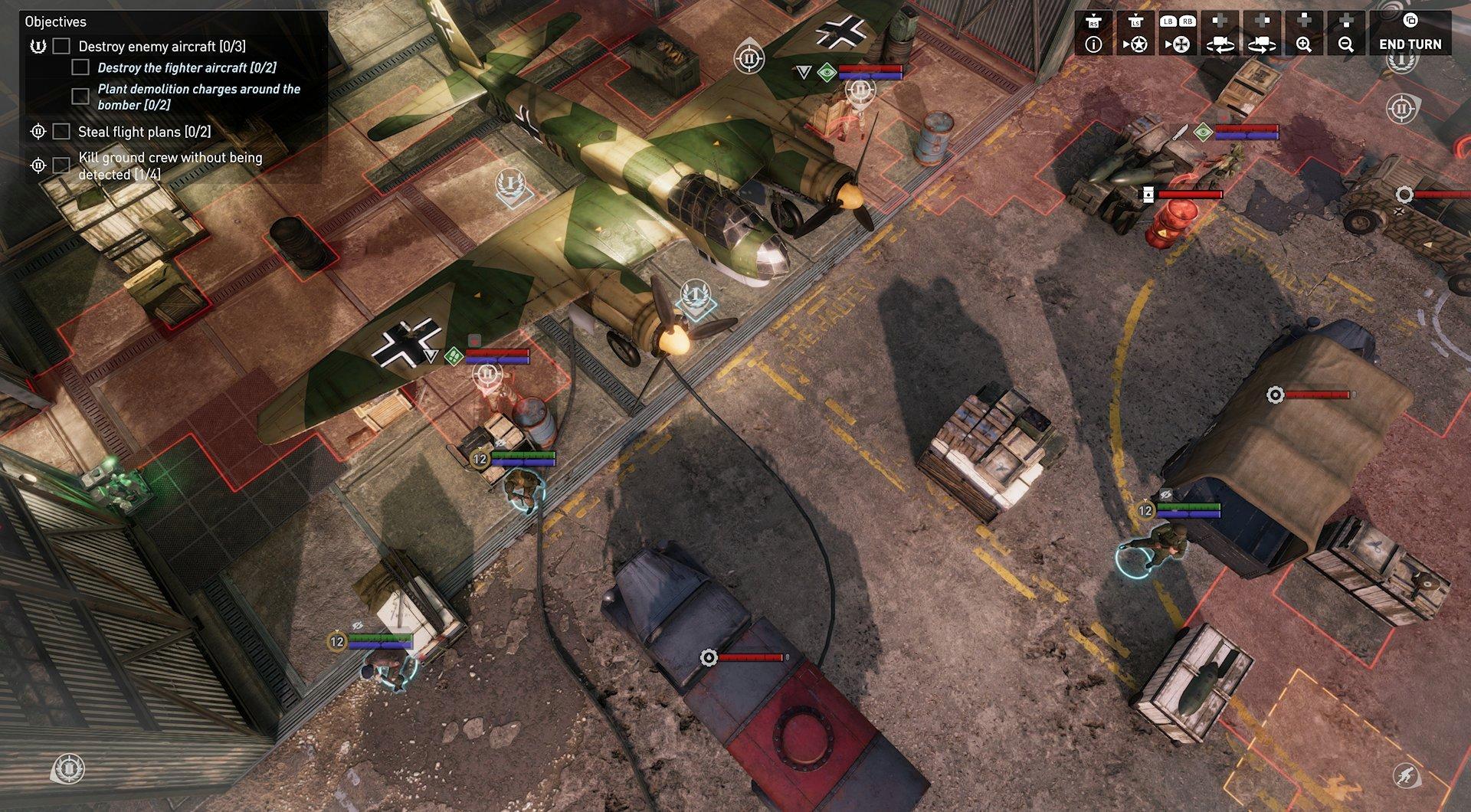This screenshot has height=812, width=1471.
Task: Rotate the camera counterclockwise
Action: pos(1221,42)
